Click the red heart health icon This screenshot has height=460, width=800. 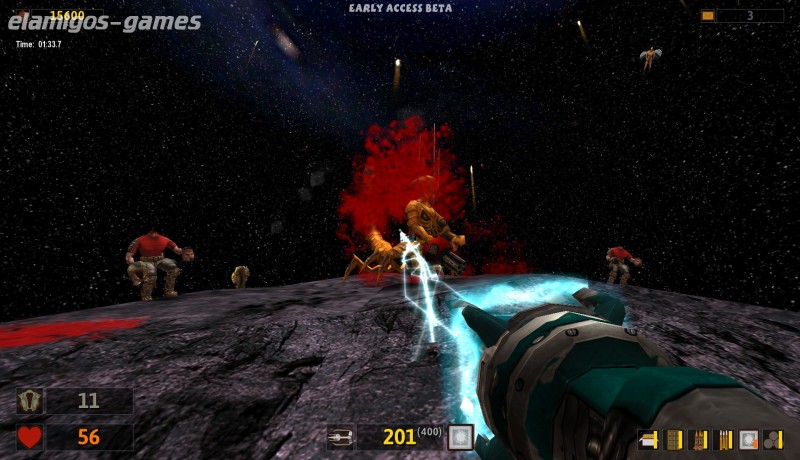pos(30,437)
